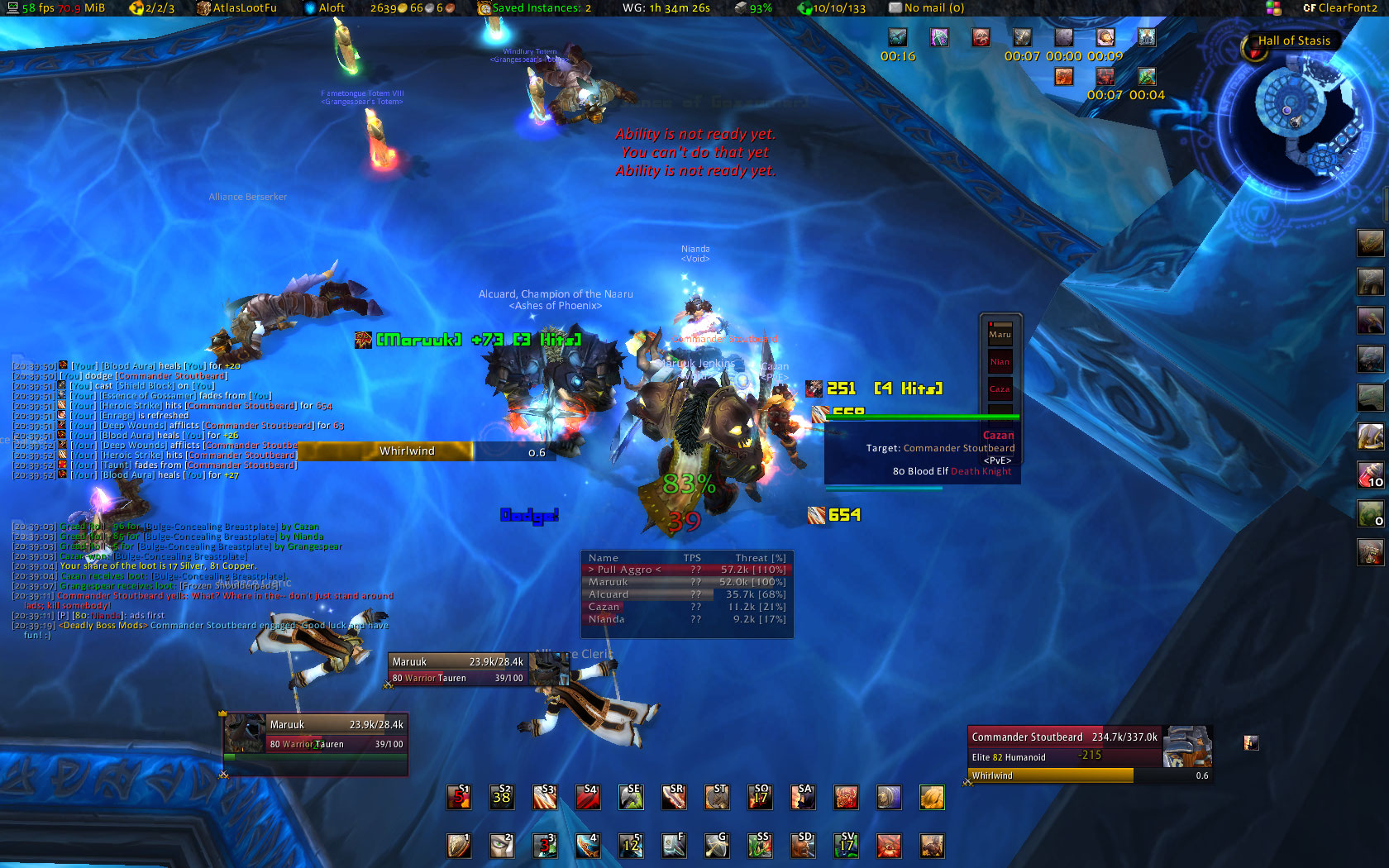Use the green-eyed face ability on slot 2
The width and height of the screenshot is (1389, 868).
point(502,845)
